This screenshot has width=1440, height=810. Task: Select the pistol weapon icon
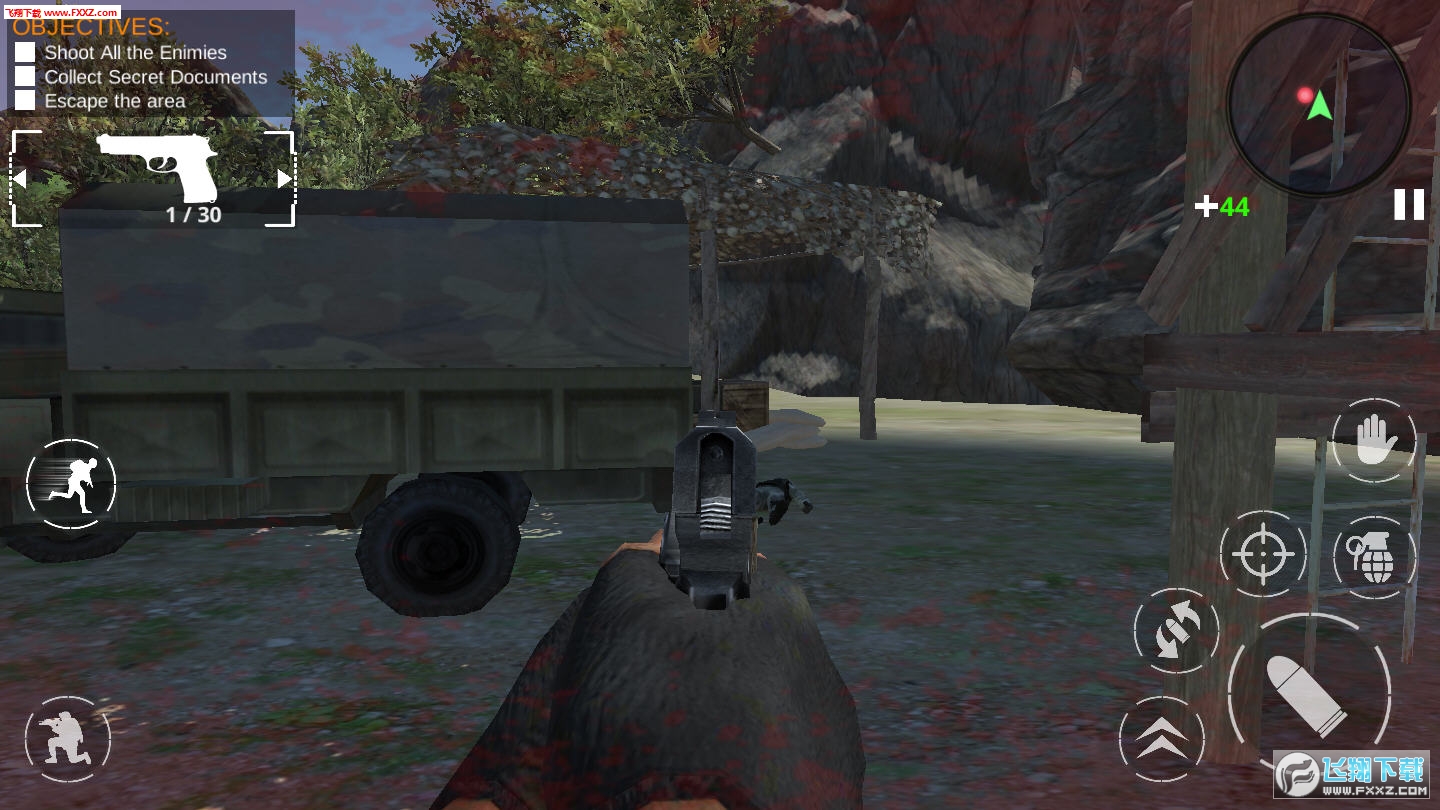pyautogui.click(x=157, y=165)
